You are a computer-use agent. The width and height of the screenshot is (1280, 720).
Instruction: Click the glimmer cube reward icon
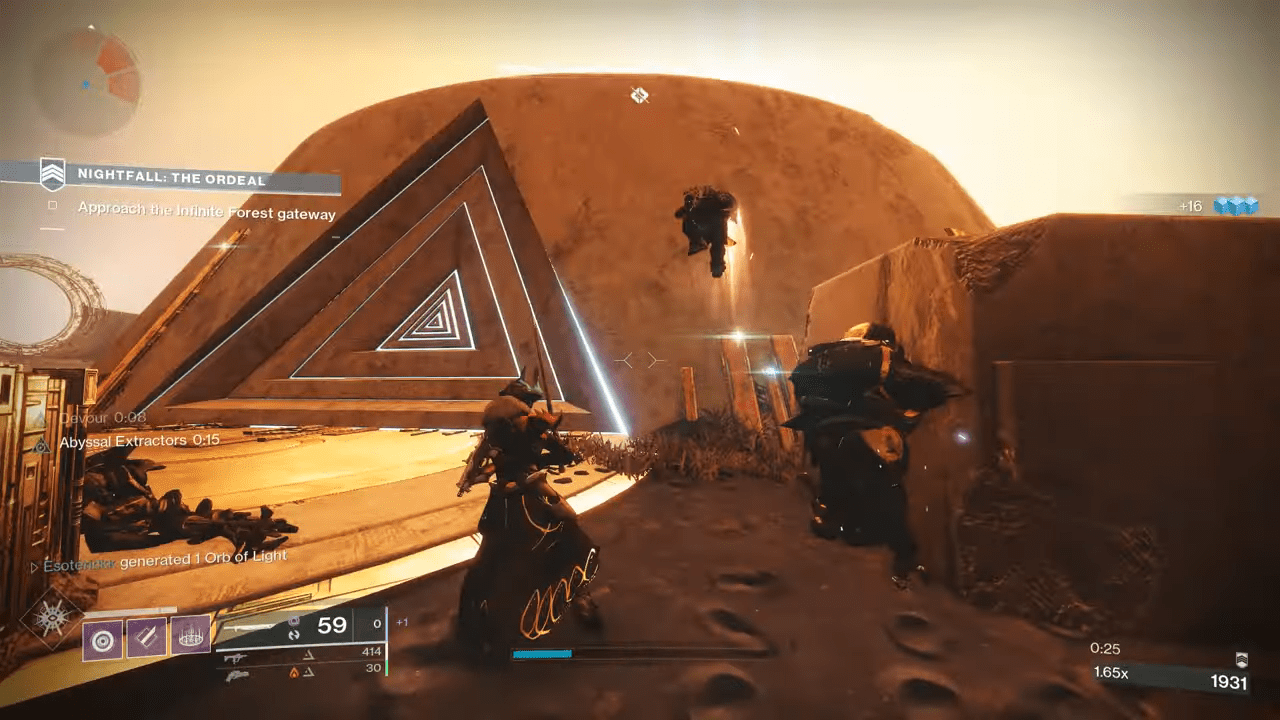coord(1234,205)
